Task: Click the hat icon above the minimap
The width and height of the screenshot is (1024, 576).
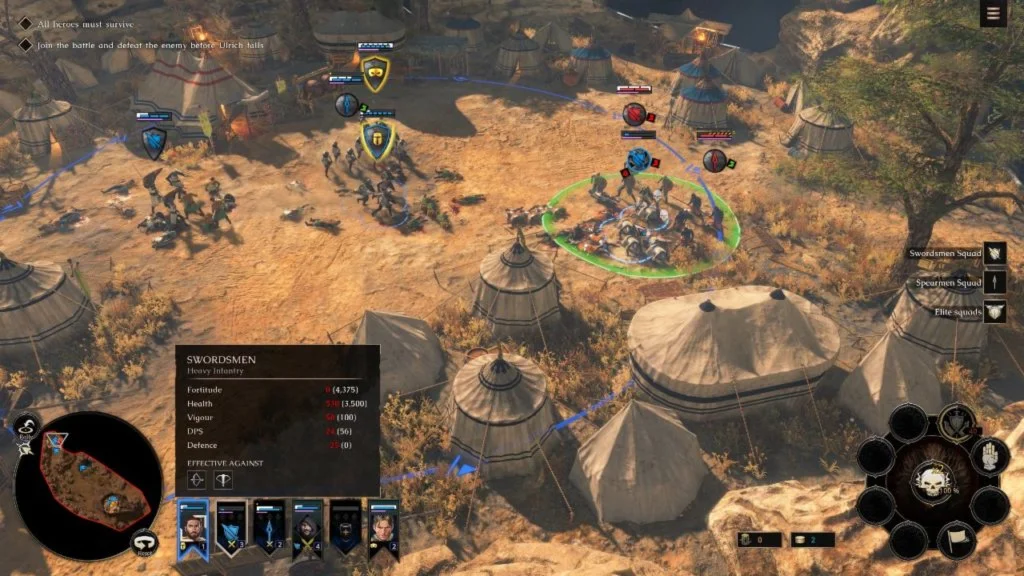Action: (x=27, y=425)
